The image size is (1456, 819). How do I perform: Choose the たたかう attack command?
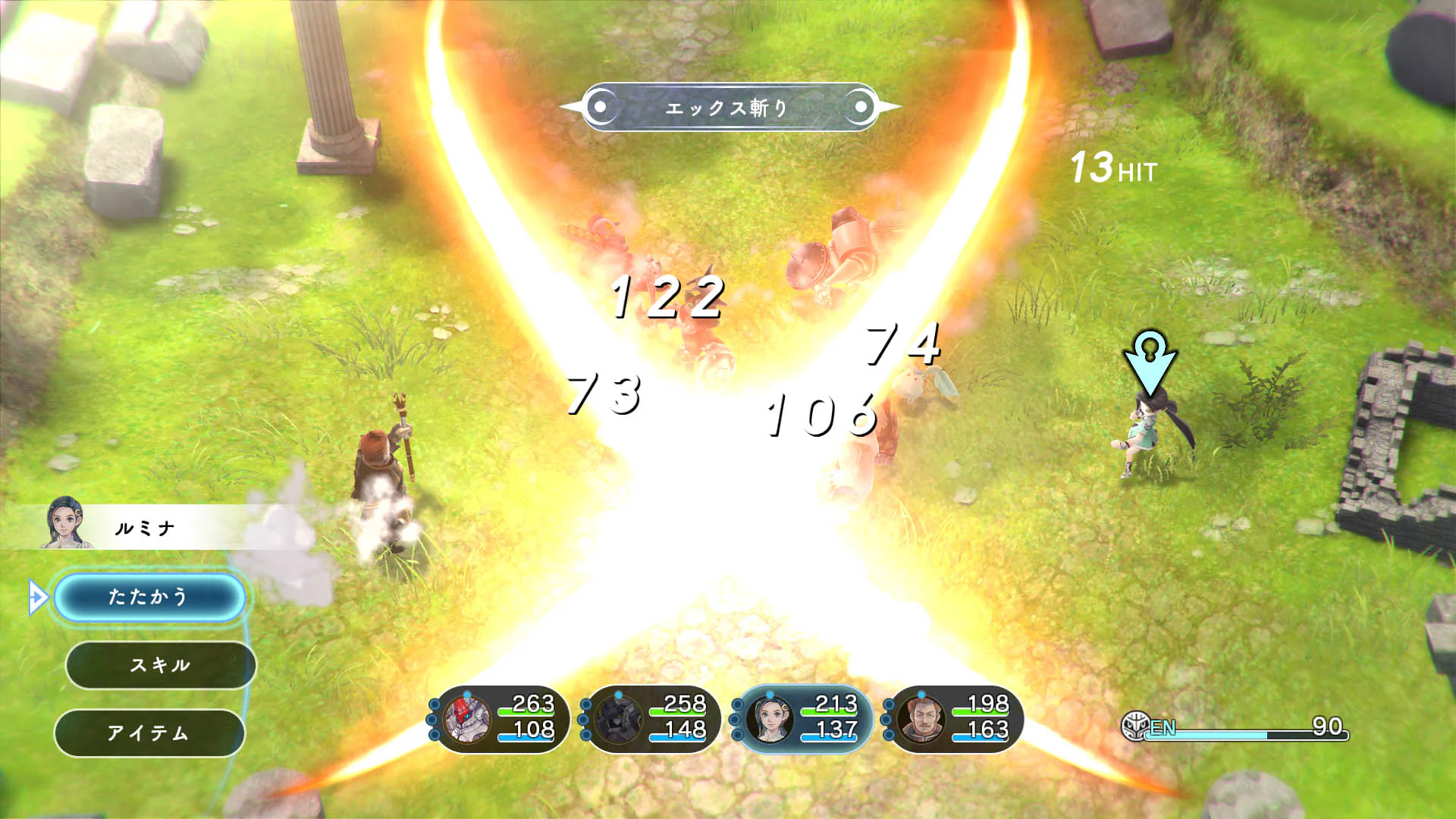(149, 596)
